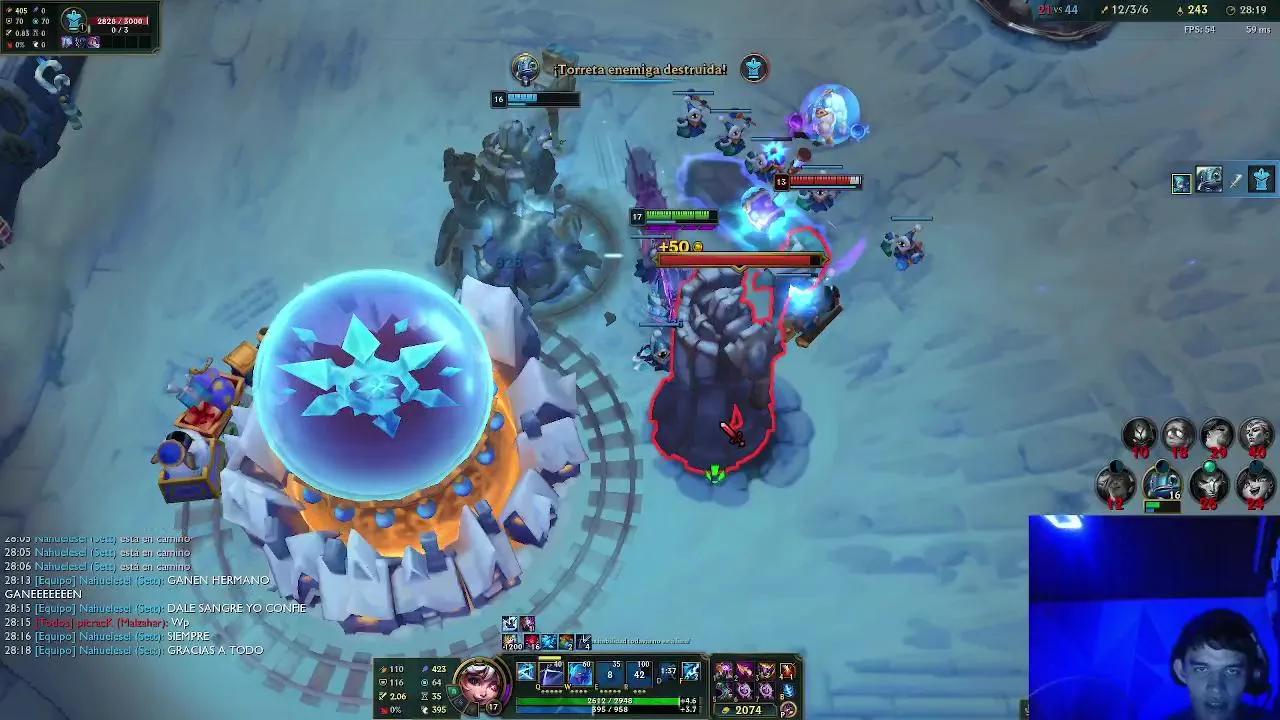Select the F summoner spell icon
1280x720 pixels.
coord(690,671)
